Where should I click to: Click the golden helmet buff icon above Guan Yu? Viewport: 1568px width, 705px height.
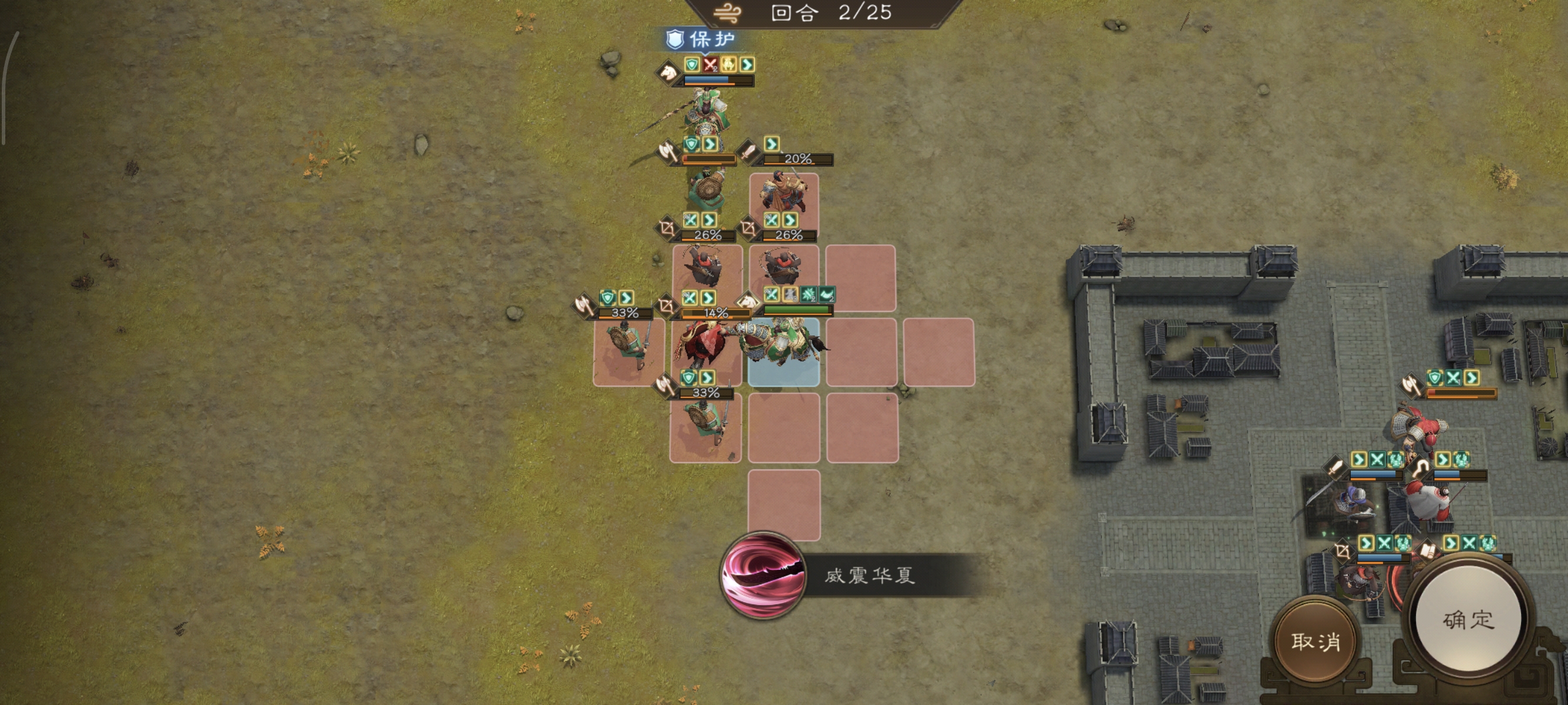[x=729, y=65]
